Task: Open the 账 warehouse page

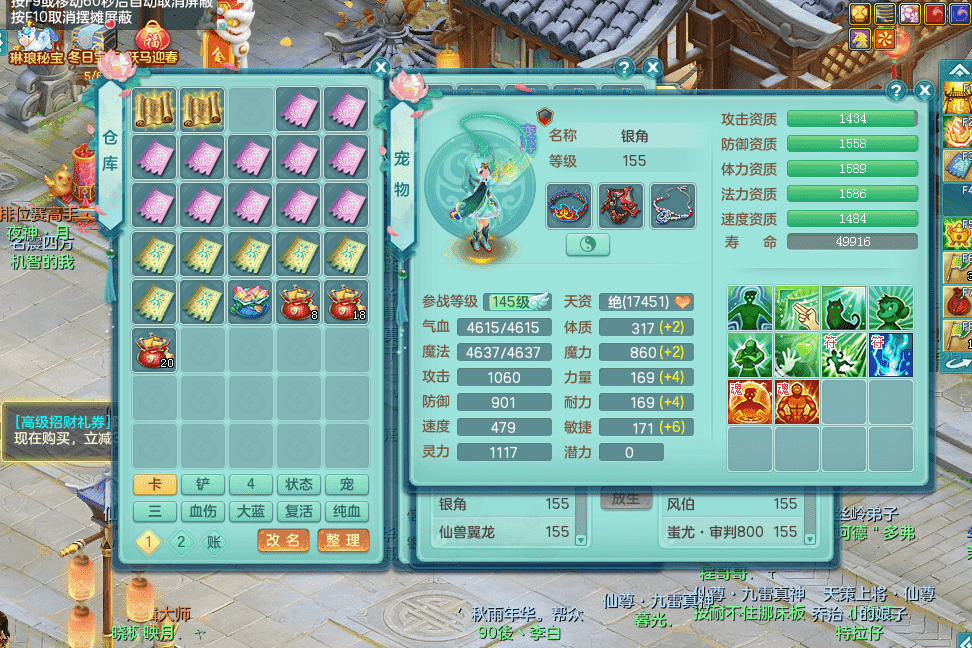Action: coord(214,542)
